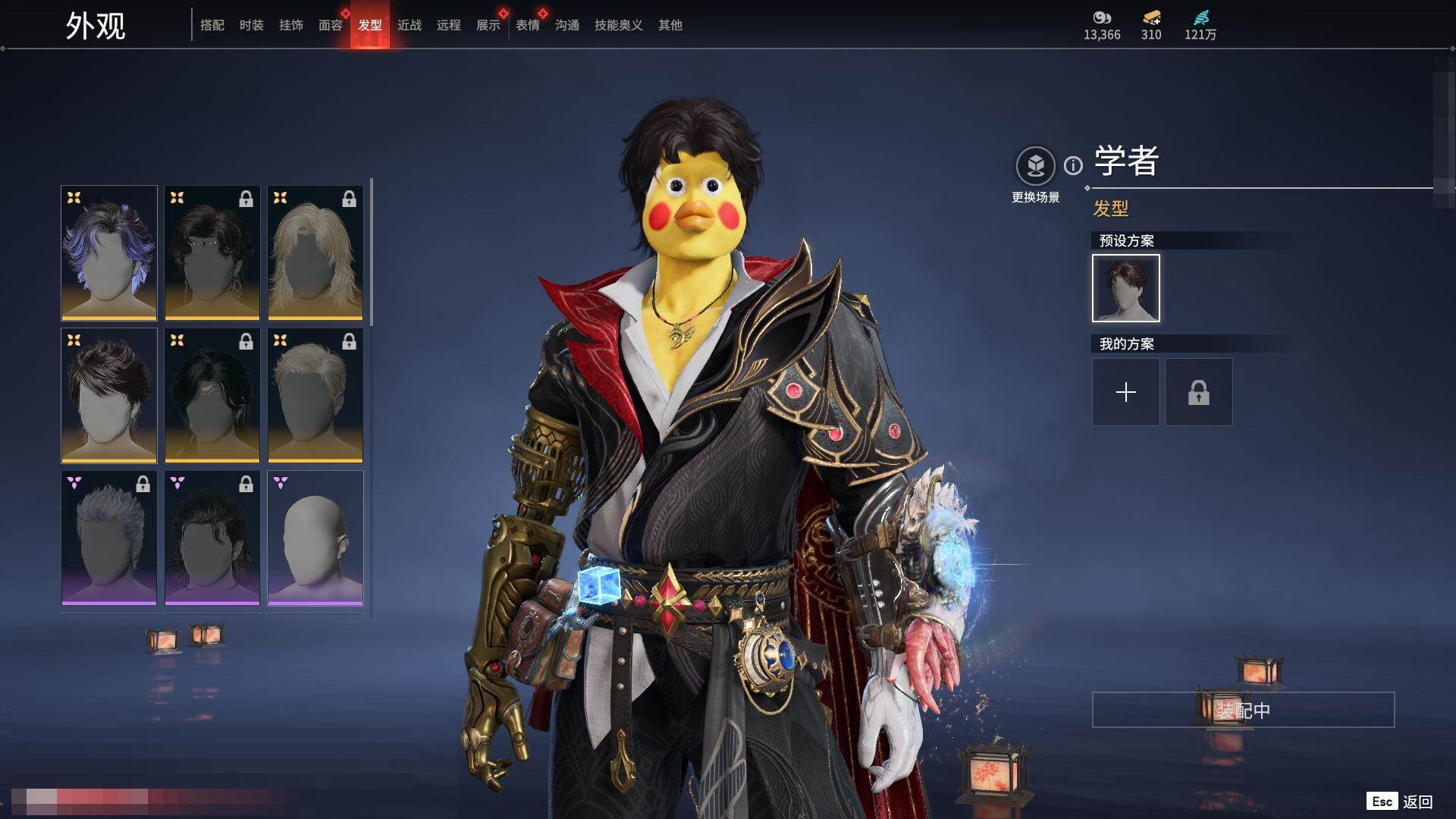The width and height of the screenshot is (1456, 819).
Task: Select the 预设方案 preset hairstyle thumbnail
Action: coord(1126,288)
